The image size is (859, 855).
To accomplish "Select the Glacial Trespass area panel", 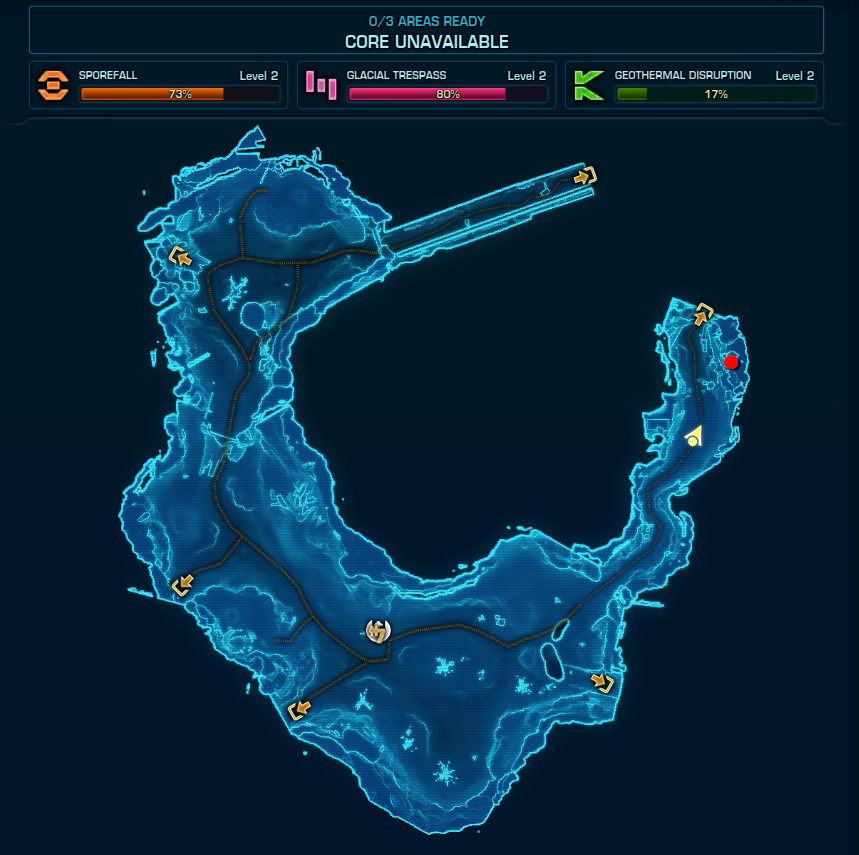I will (427, 85).
